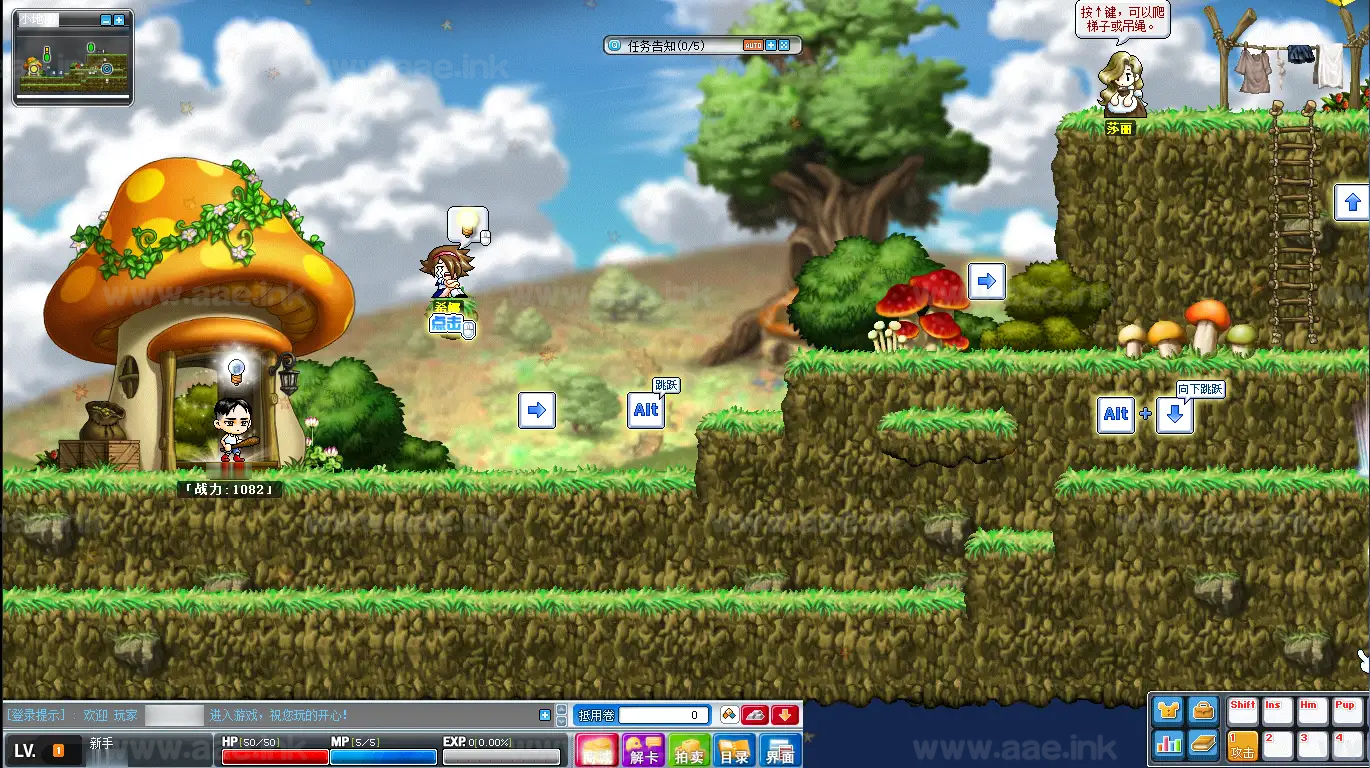
Task: Open the 拍卖 auction house
Action: coord(689,750)
